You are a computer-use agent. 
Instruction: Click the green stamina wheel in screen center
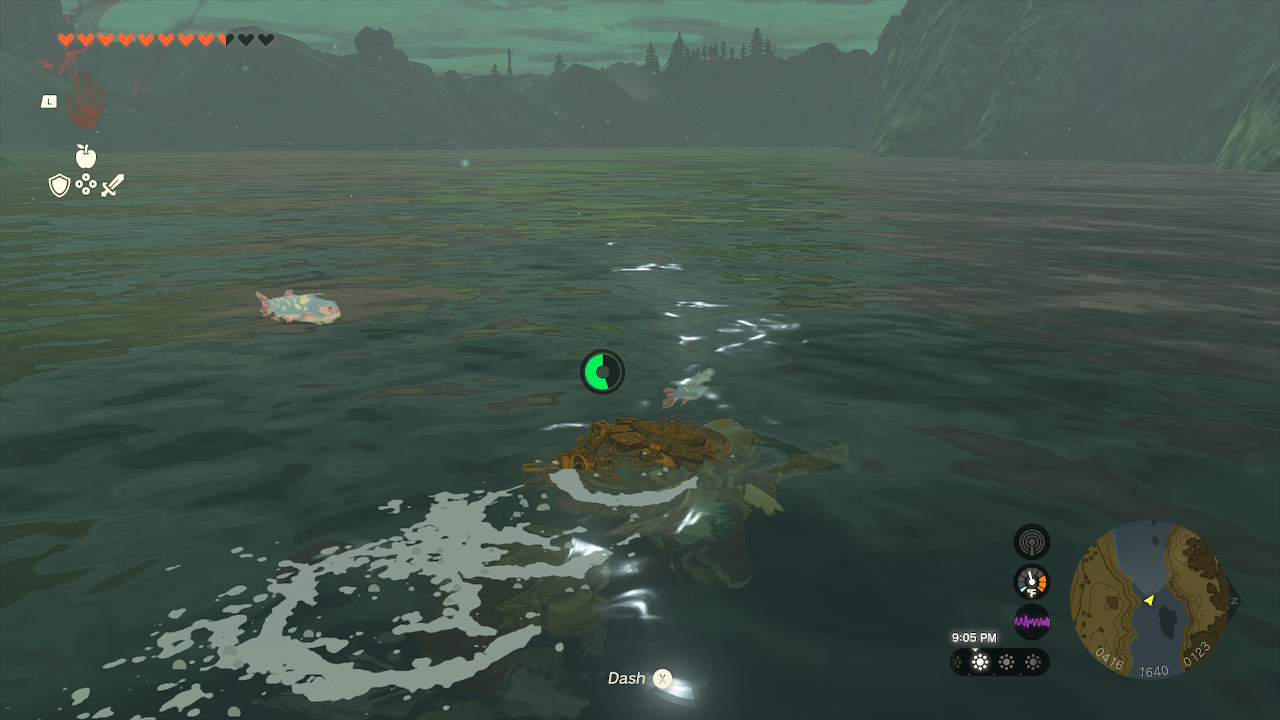(602, 371)
